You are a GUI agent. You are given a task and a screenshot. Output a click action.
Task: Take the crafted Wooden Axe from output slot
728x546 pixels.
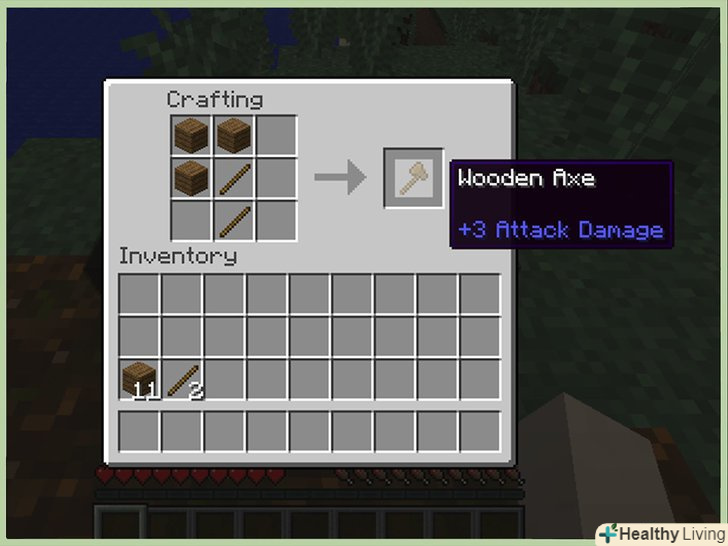click(413, 178)
